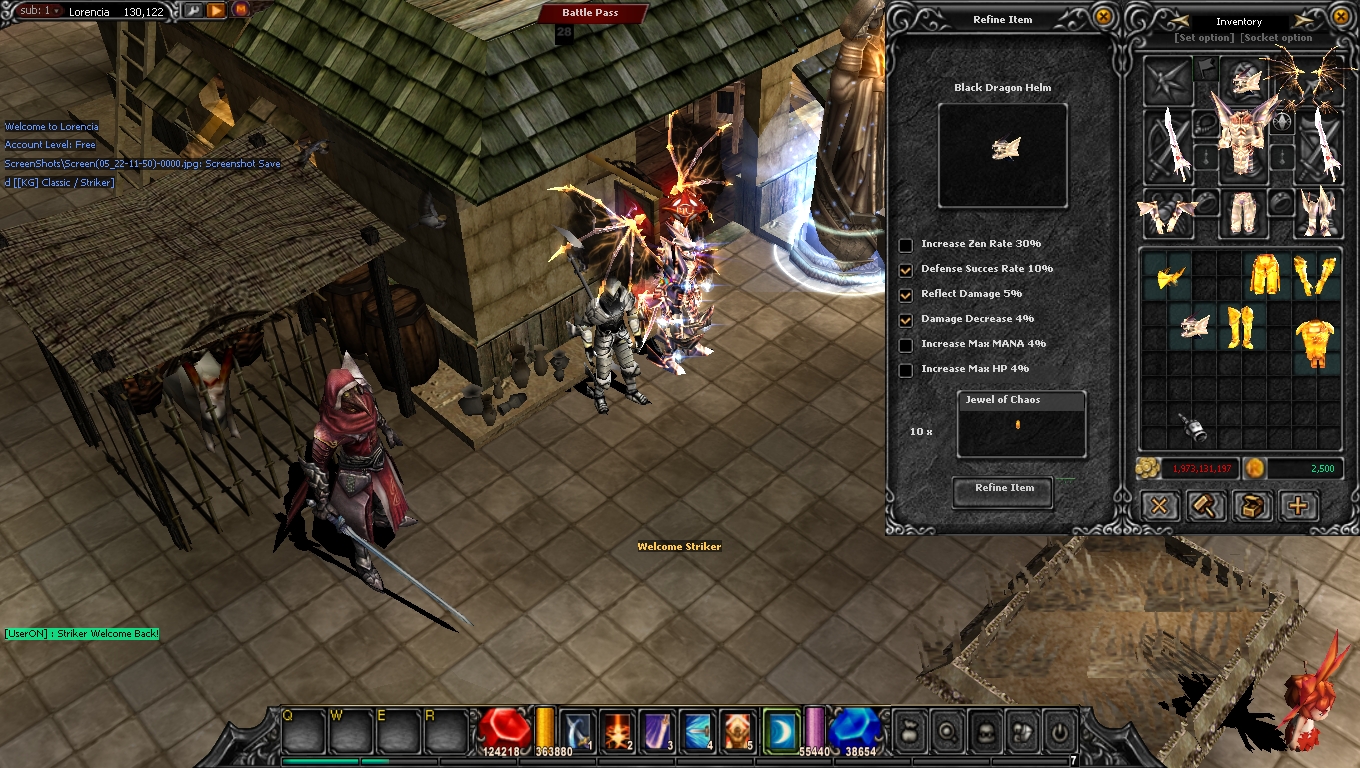Open the wrench settings button
1360x768 pixels.
pos(192,11)
